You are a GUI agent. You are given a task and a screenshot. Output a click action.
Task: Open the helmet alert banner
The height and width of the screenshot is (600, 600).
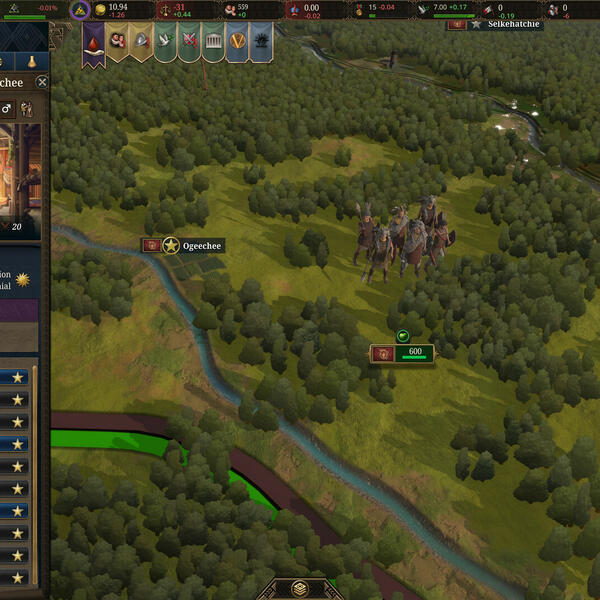142,42
